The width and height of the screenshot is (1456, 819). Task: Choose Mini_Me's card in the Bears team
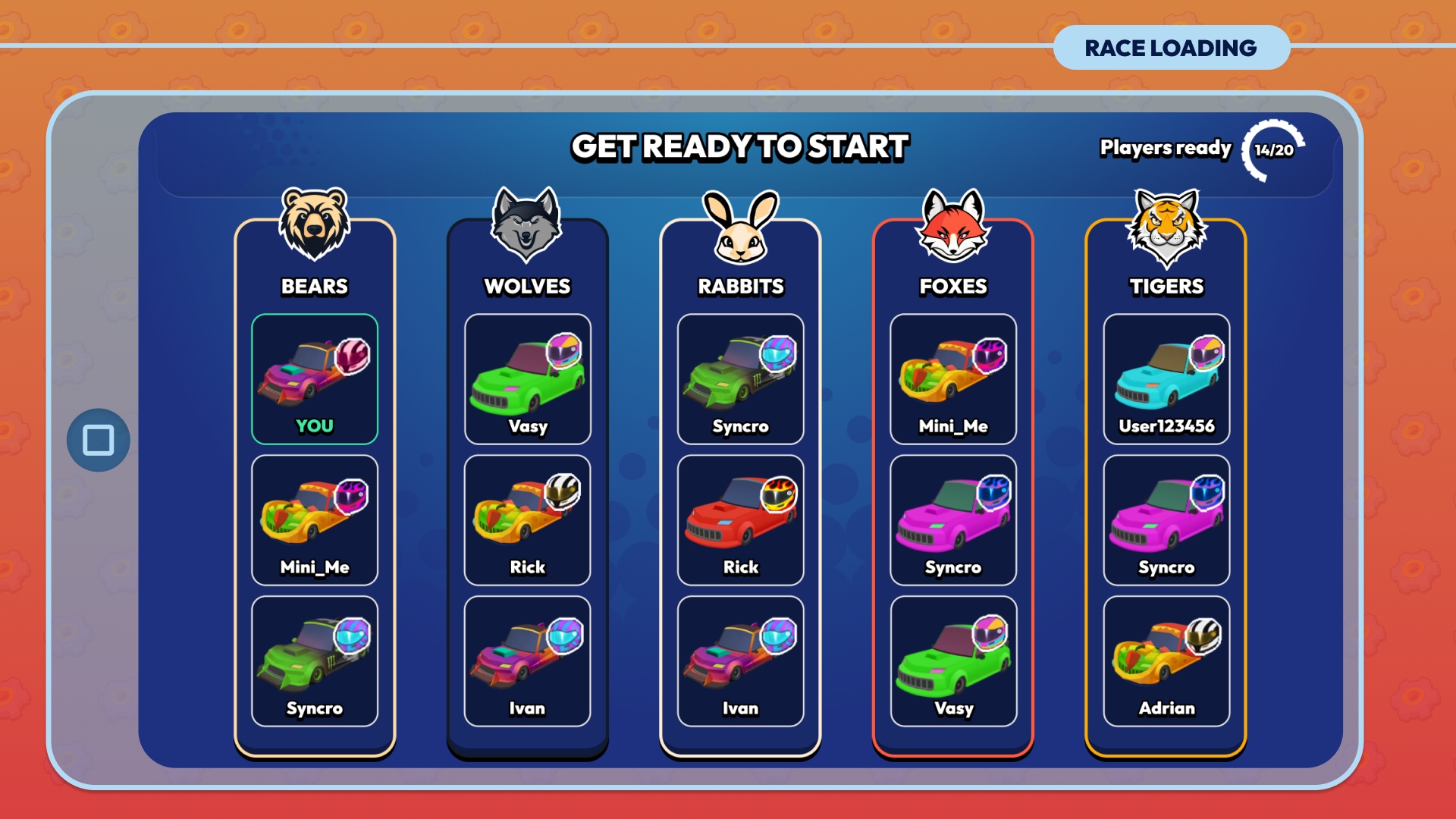coord(315,520)
